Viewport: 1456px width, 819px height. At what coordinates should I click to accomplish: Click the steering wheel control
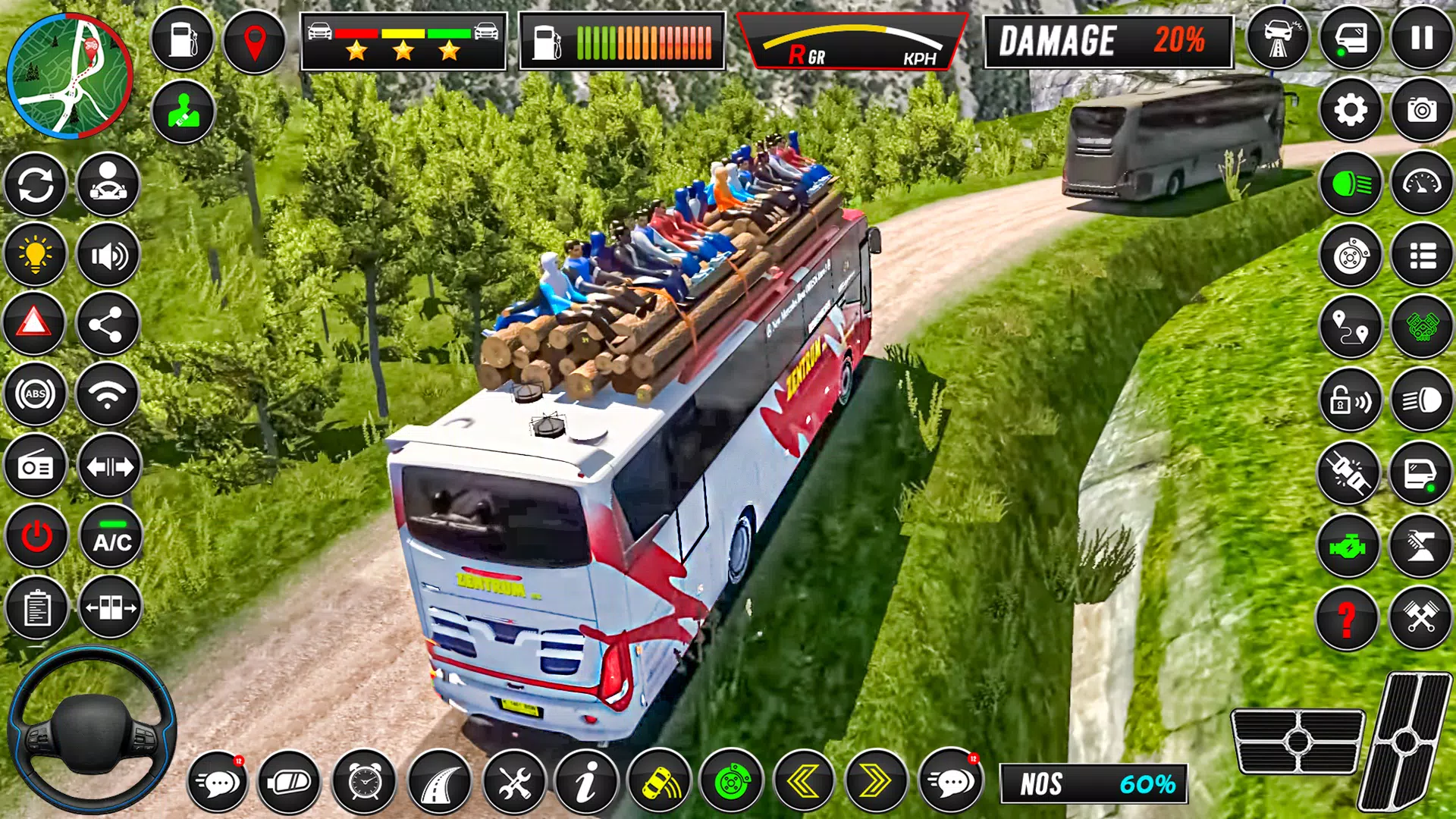tap(91, 730)
